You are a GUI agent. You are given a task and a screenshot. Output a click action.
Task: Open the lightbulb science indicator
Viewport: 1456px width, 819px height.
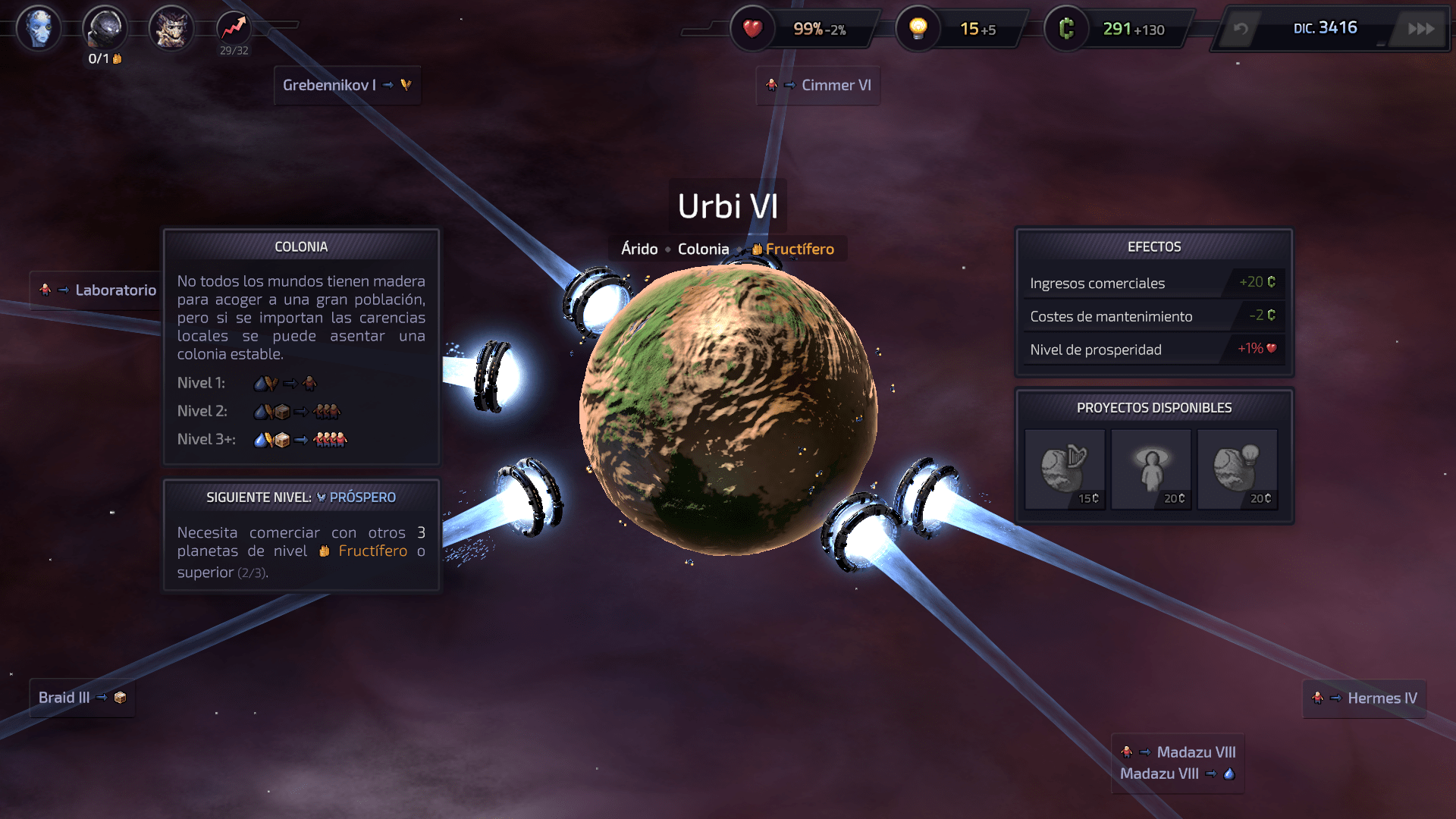click(x=918, y=29)
